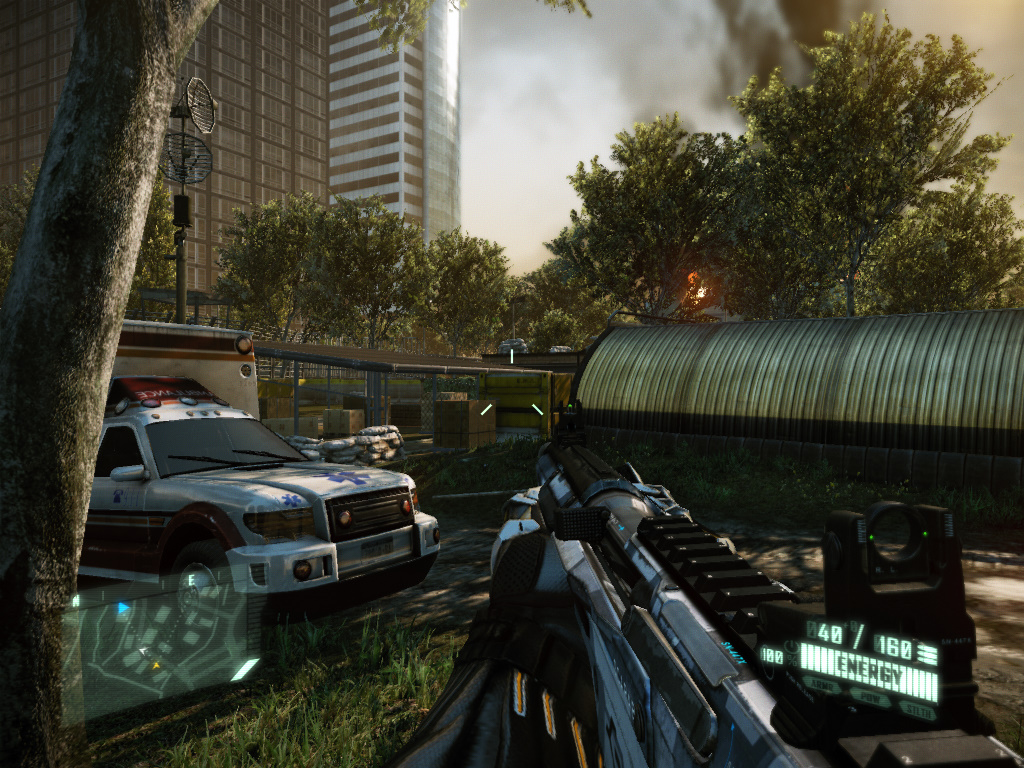Open the tactical minimap

click(x=160, y=640)
